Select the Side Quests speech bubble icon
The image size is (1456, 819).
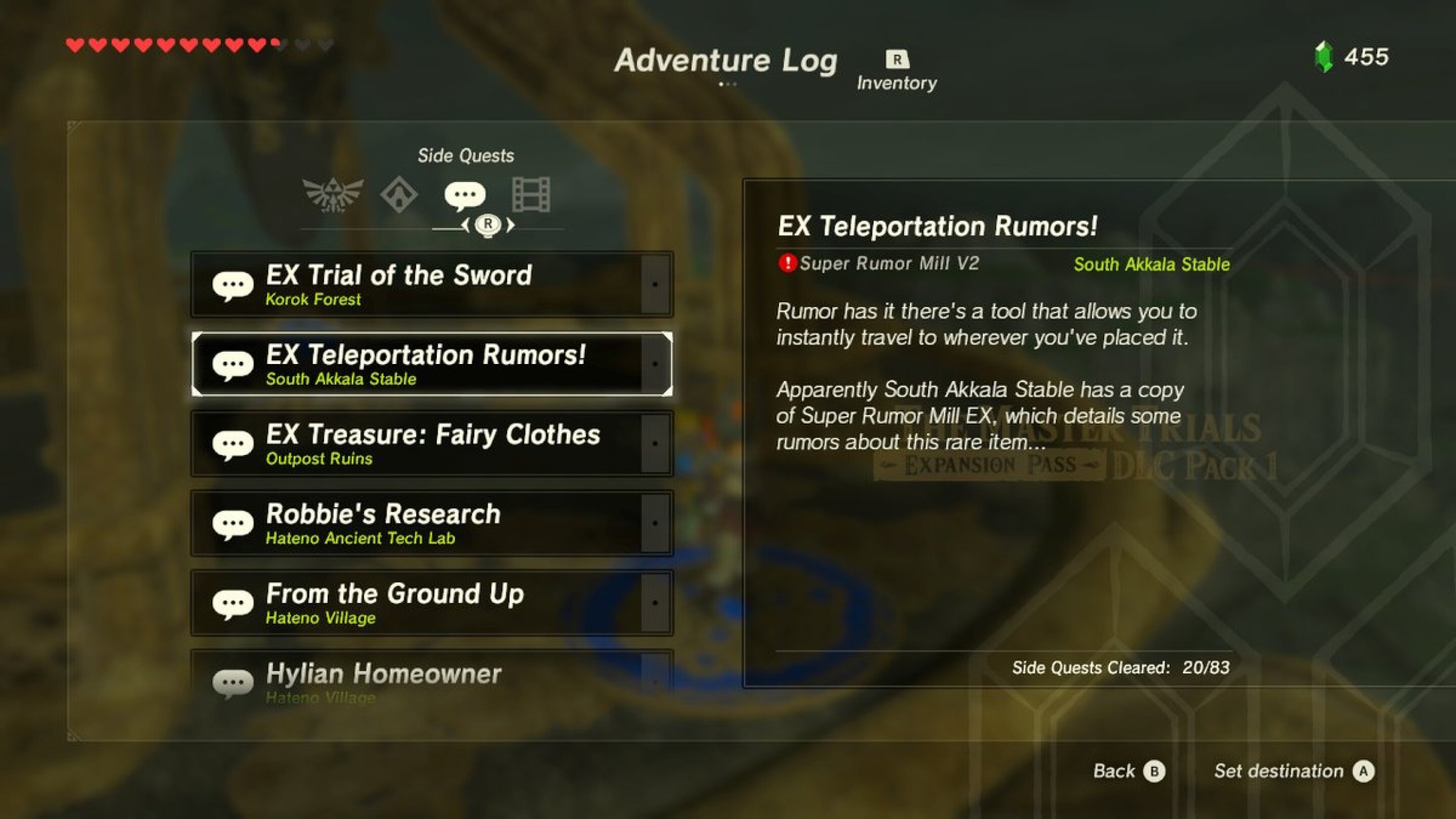click(x=465, y=195)
